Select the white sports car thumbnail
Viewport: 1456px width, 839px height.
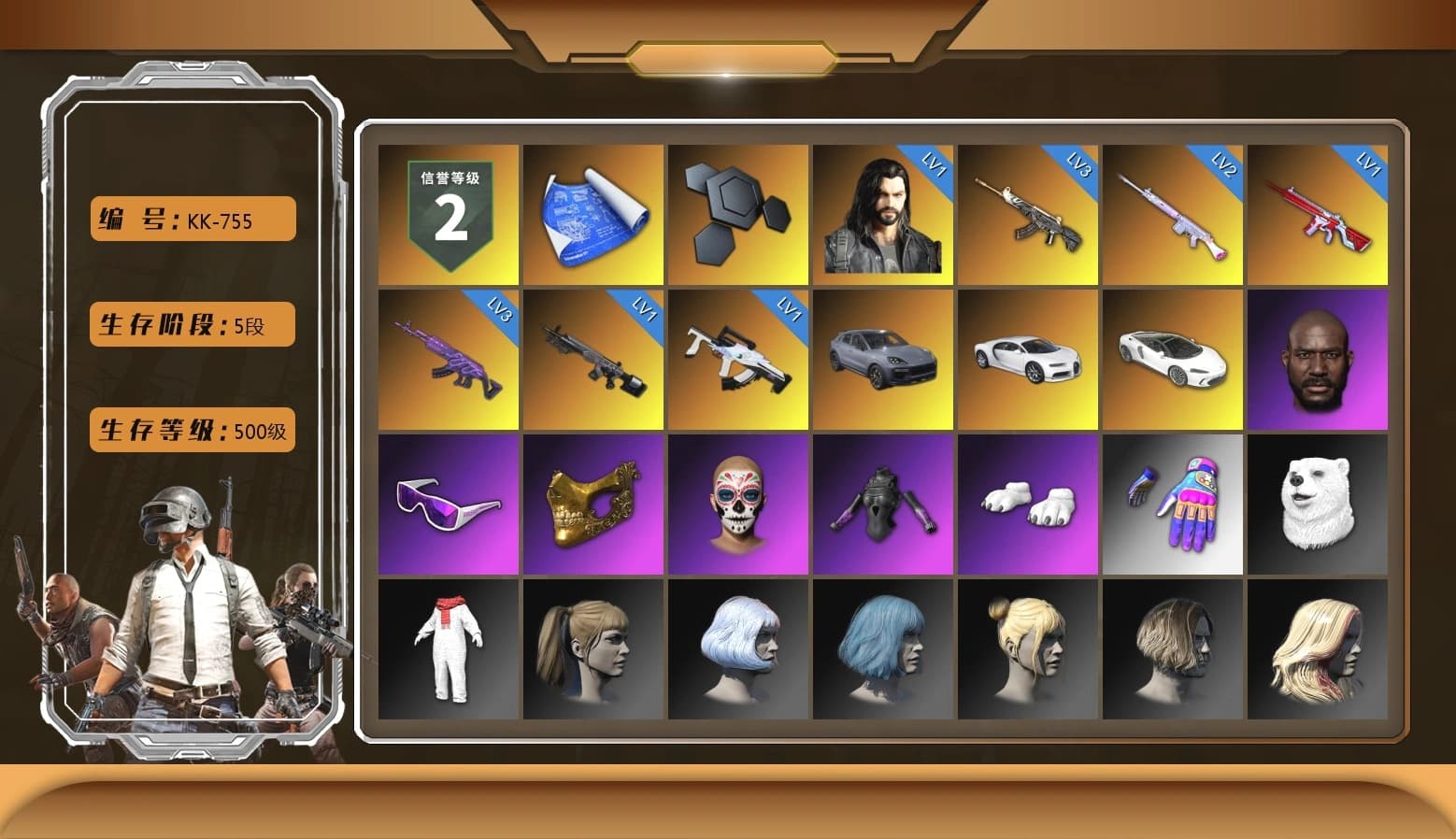1028,358
